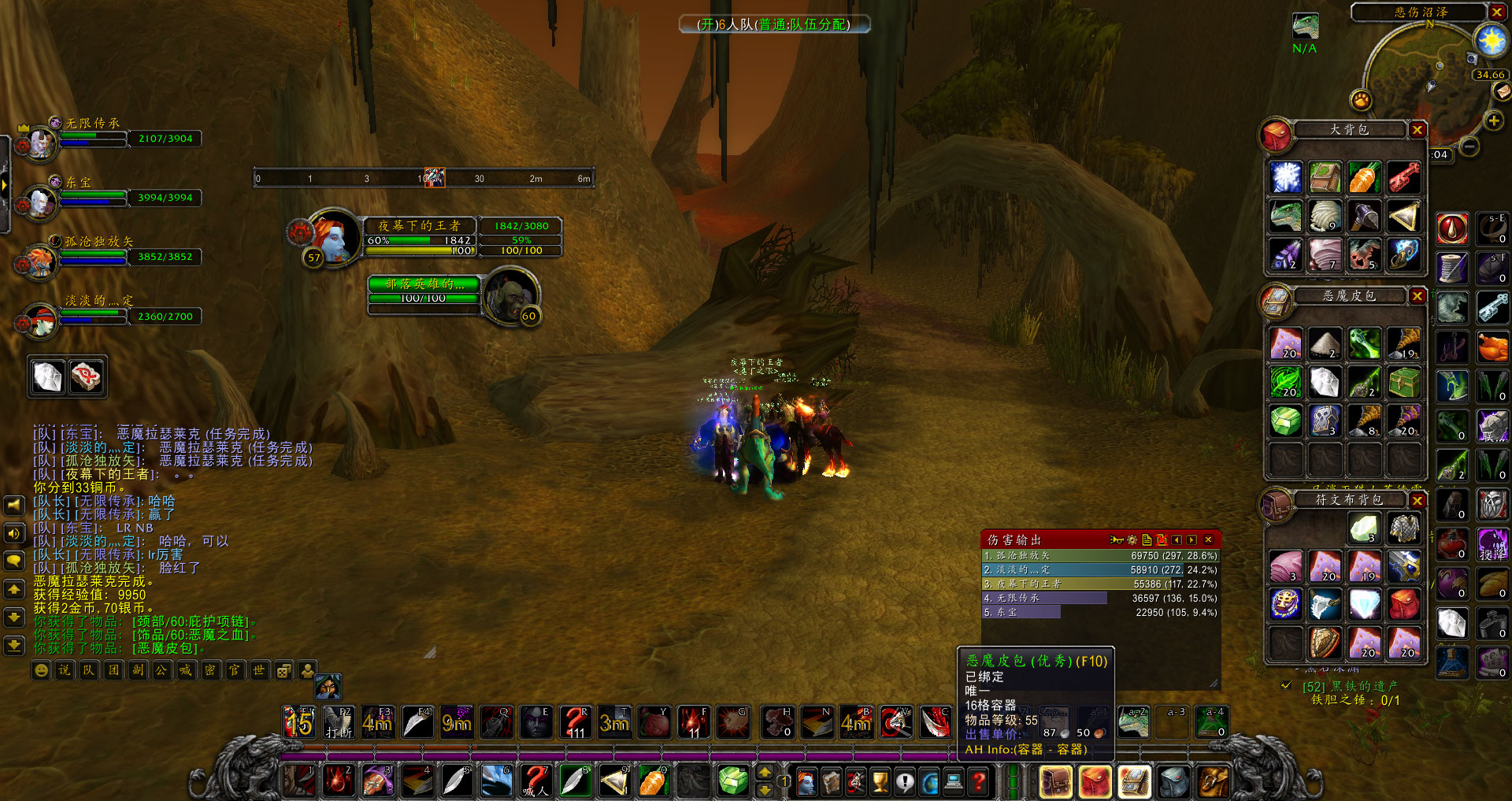Close the 大背包 bag window
Screen dimensions: 1512x801
pyautogui.click(x=1417, y=130)
